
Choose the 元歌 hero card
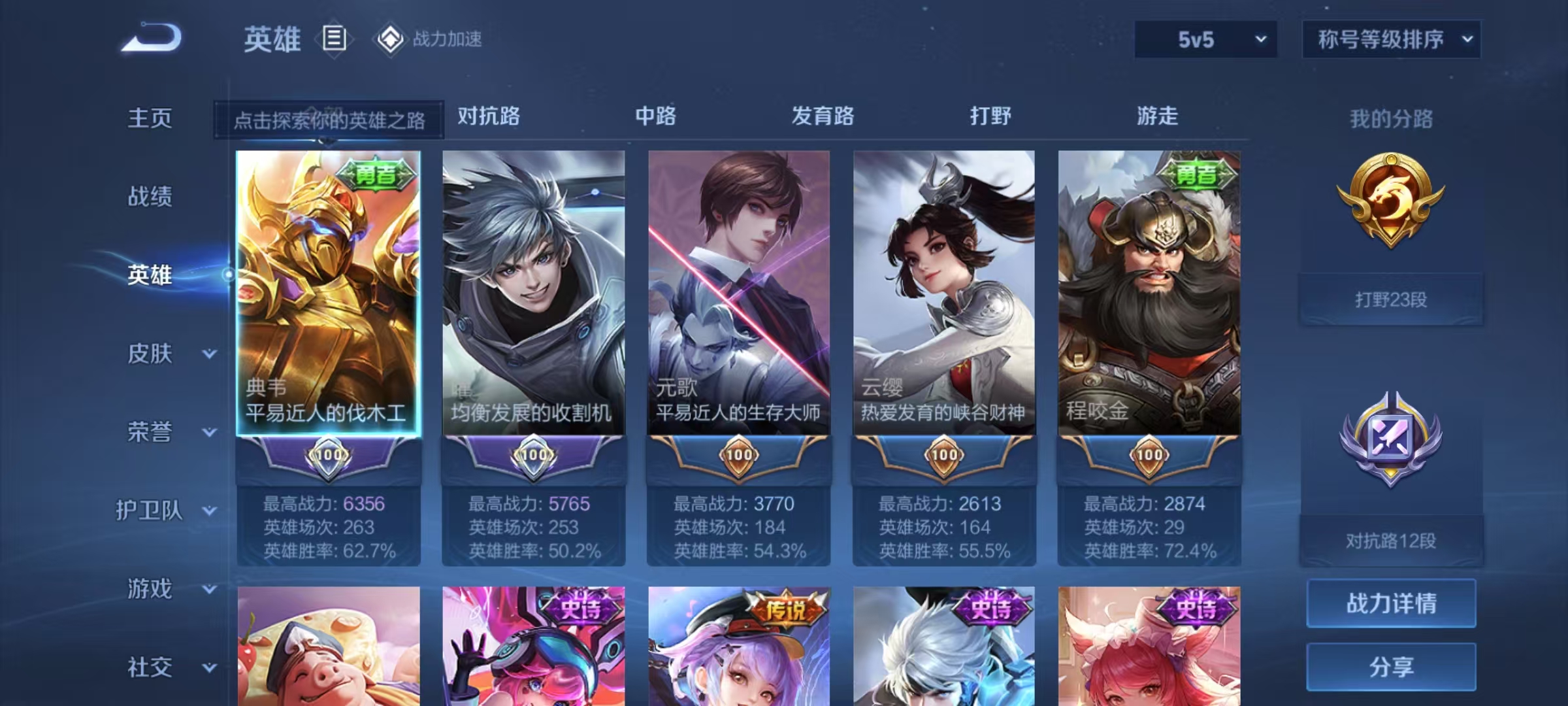click(x=739, y=294)
